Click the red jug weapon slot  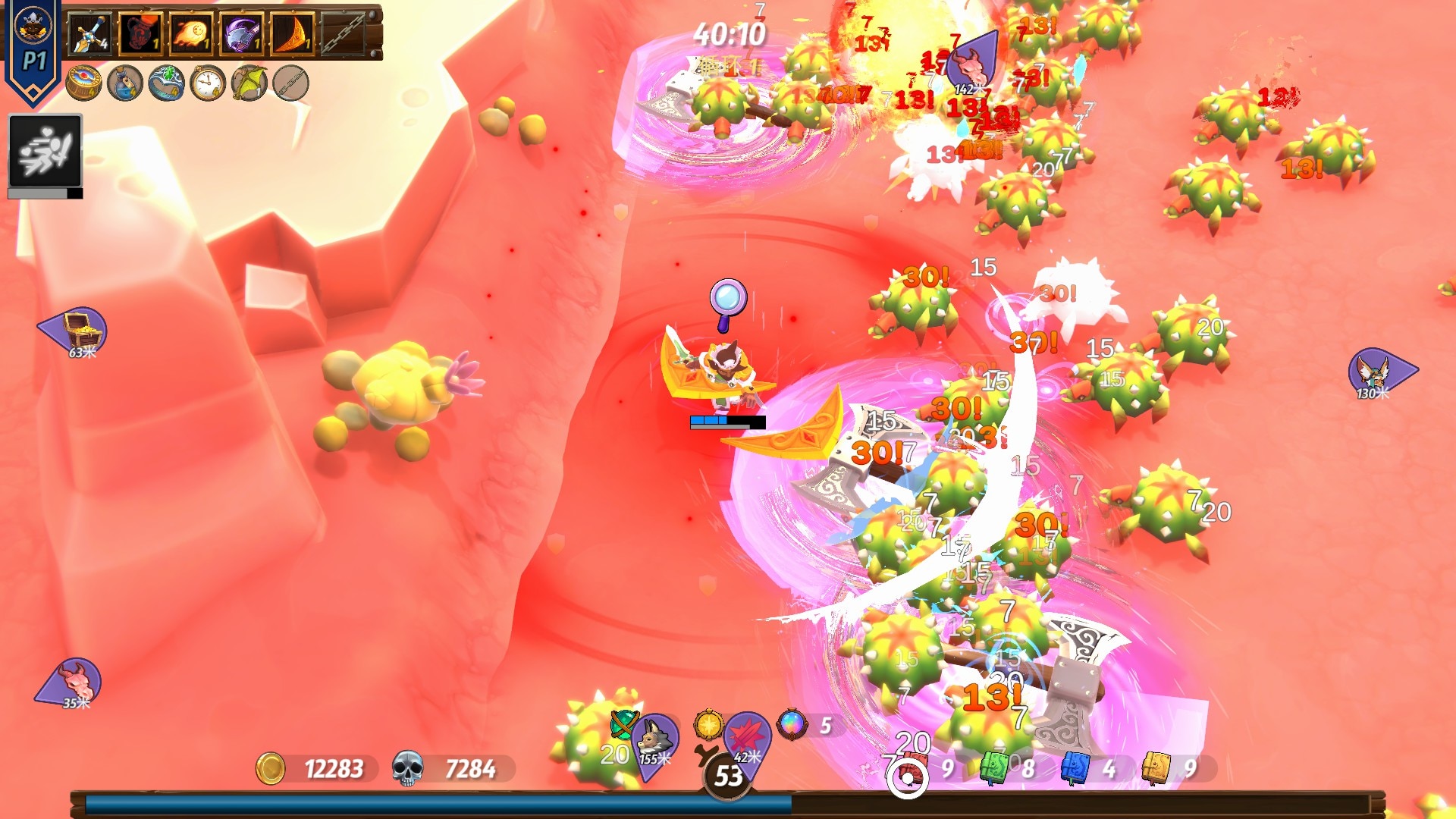point(140,34)
